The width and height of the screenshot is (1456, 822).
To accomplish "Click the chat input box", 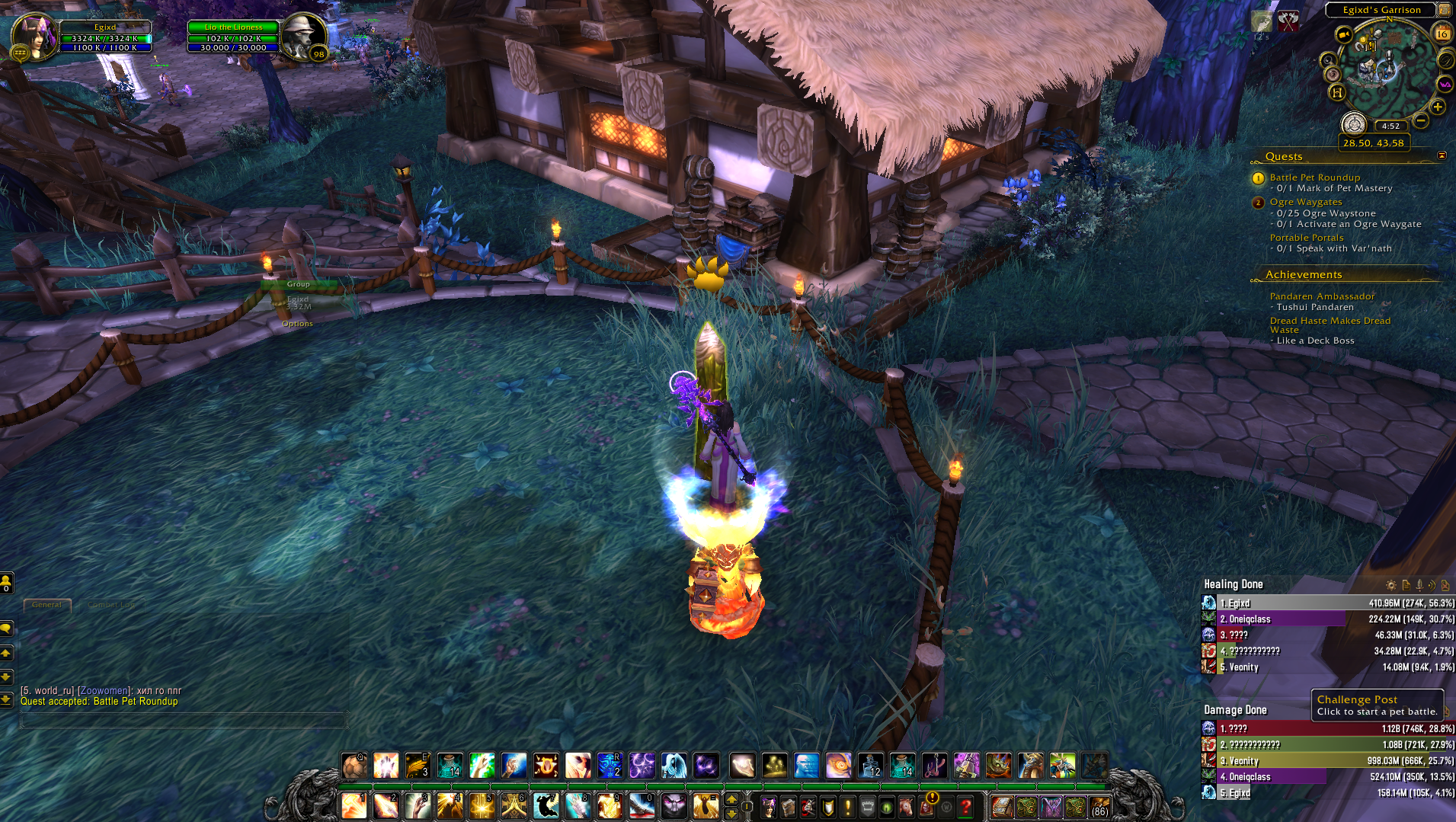I will (183, 720).
